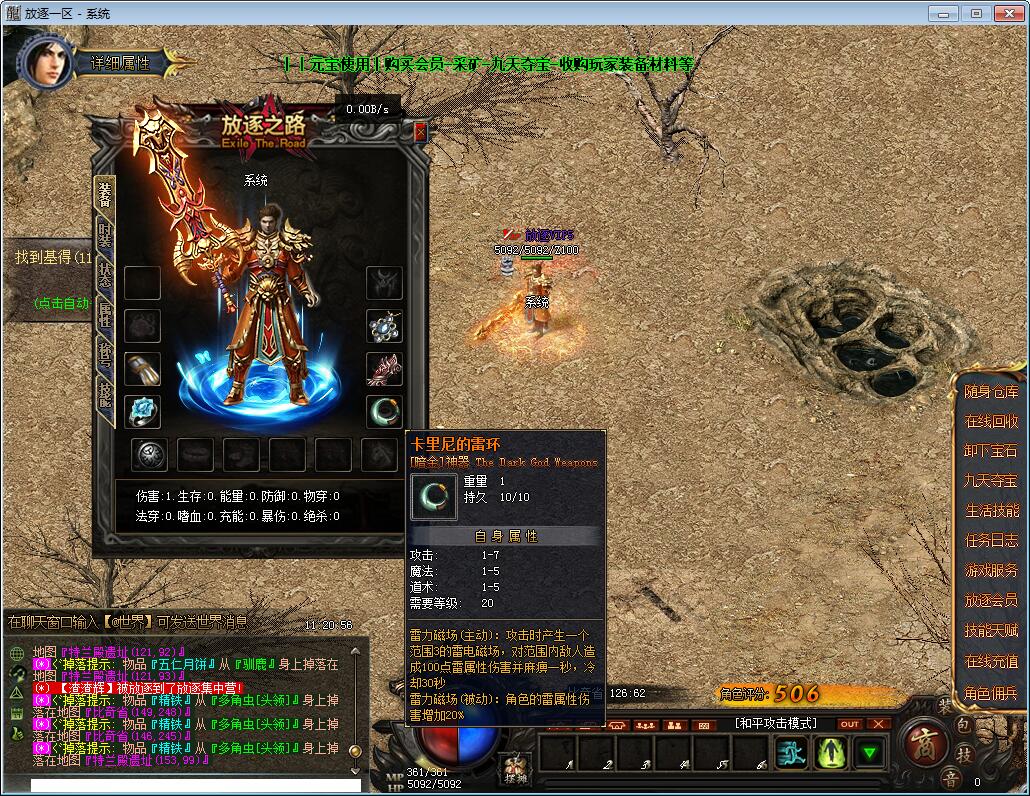
Task: Select the blue gem ring slot
Action: [x=142, y=411]
